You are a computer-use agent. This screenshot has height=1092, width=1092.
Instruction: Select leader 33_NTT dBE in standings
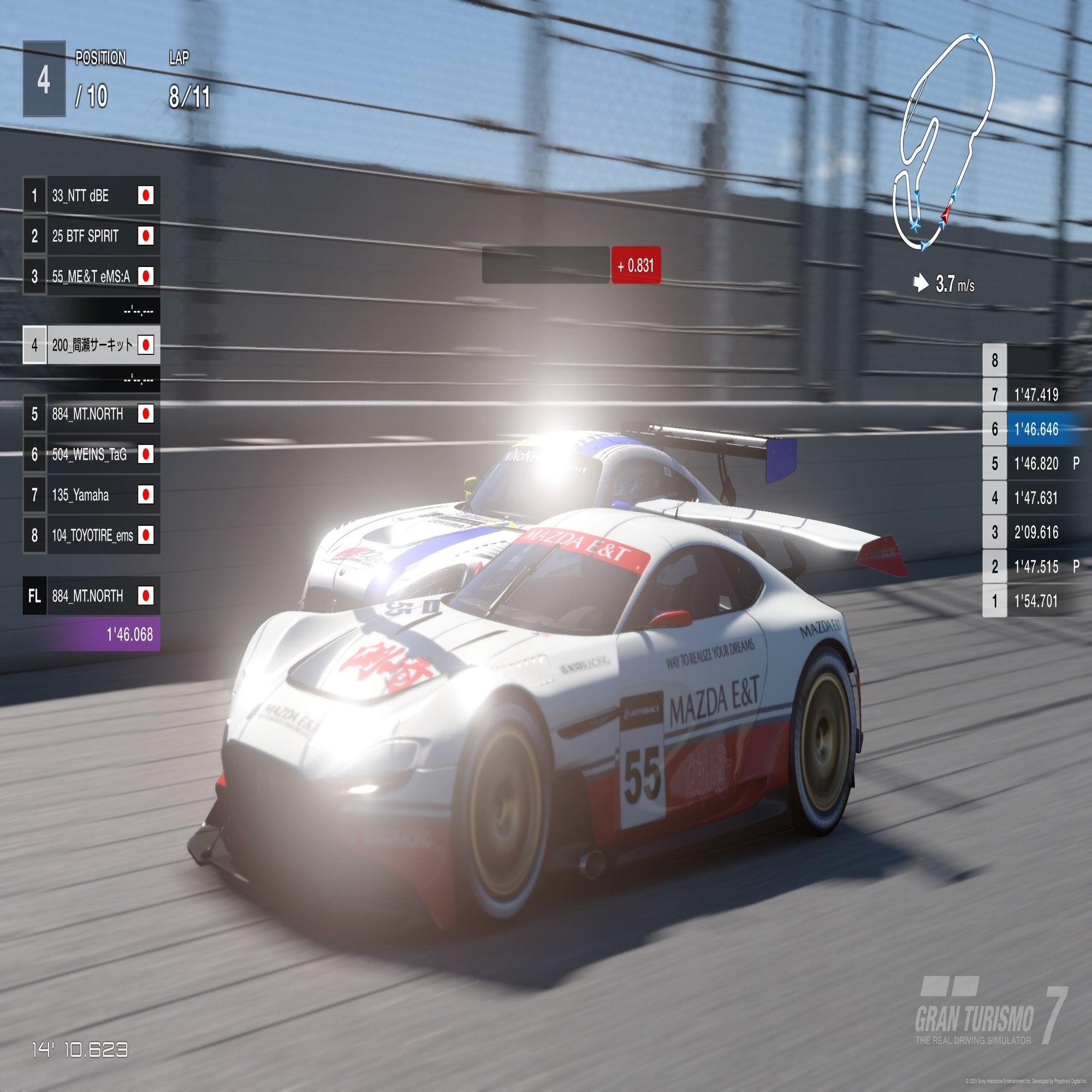92,195
